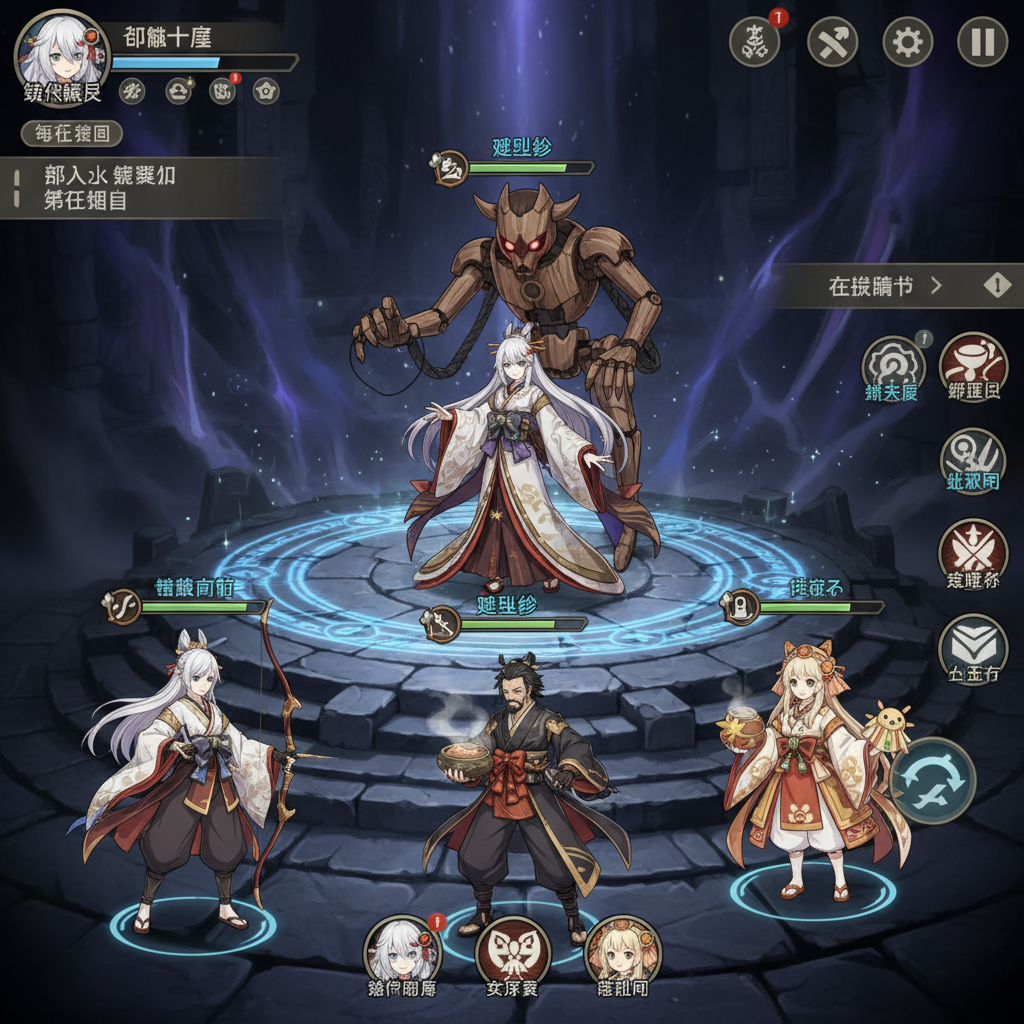Open the crossed hammer tools icon
Viewport: 1024px width, 1024px height.
pyautogui.click(x=832, y=42)
